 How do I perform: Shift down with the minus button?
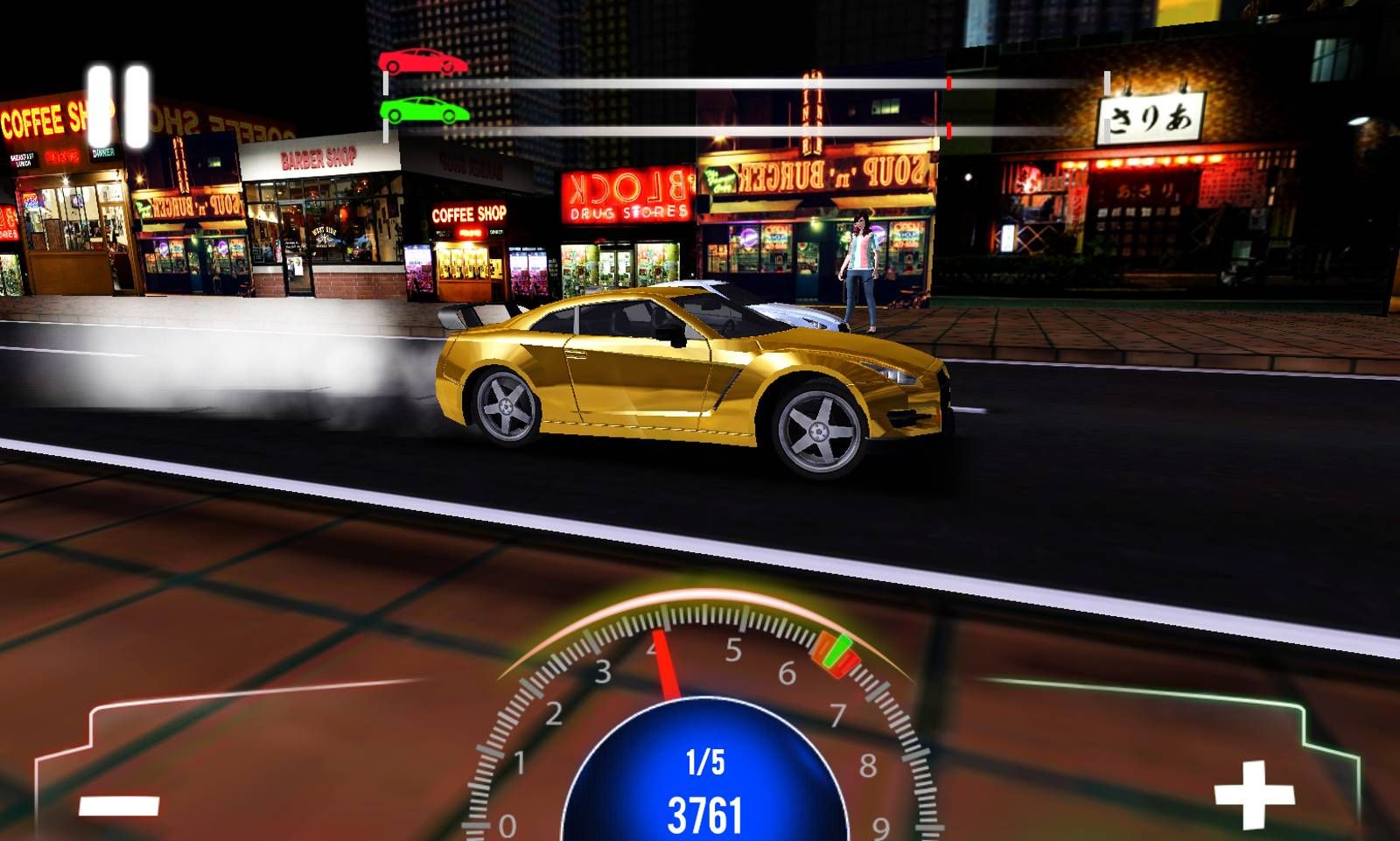119,805
